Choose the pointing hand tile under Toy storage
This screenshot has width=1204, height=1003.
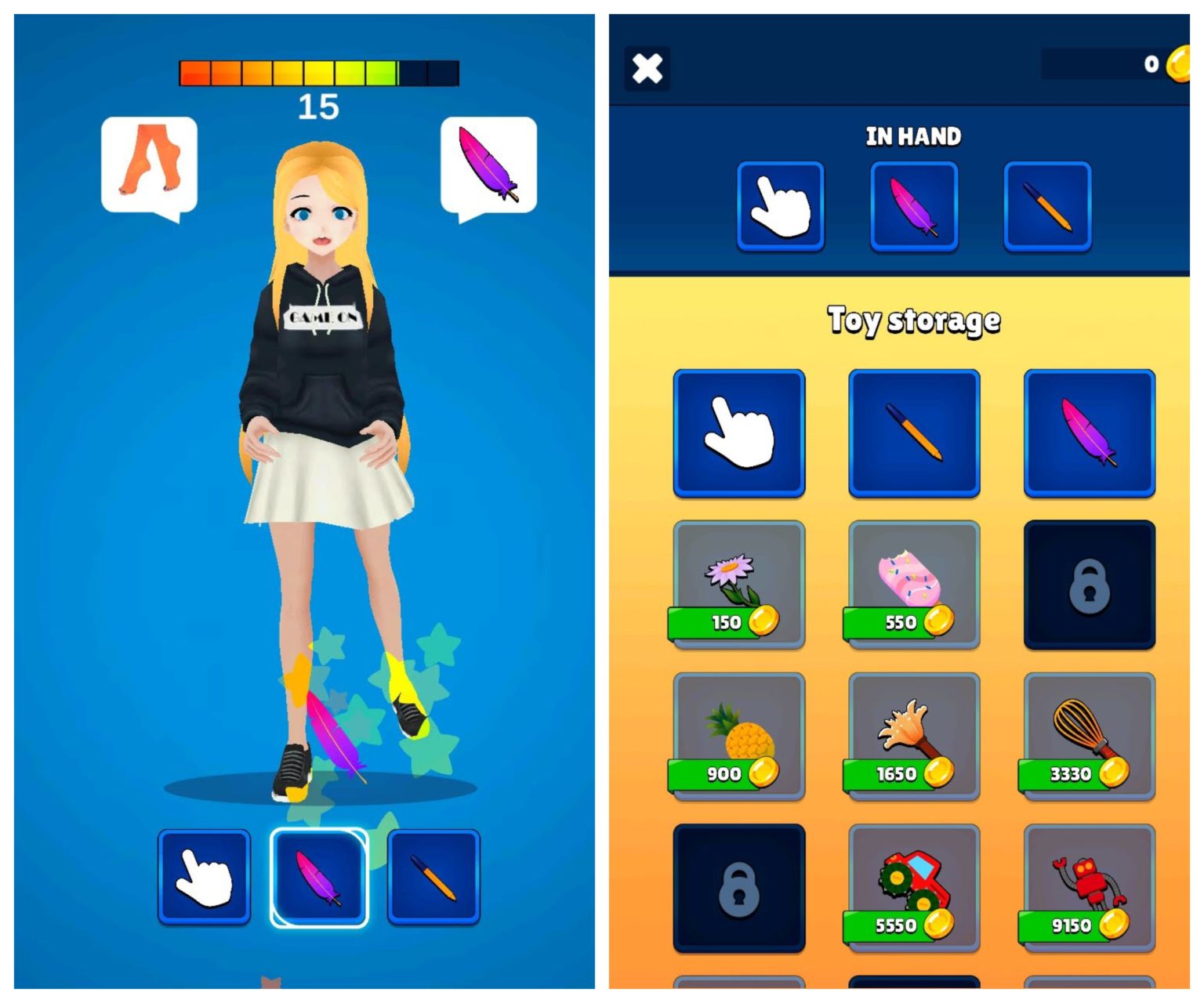(x=738, y=433)
